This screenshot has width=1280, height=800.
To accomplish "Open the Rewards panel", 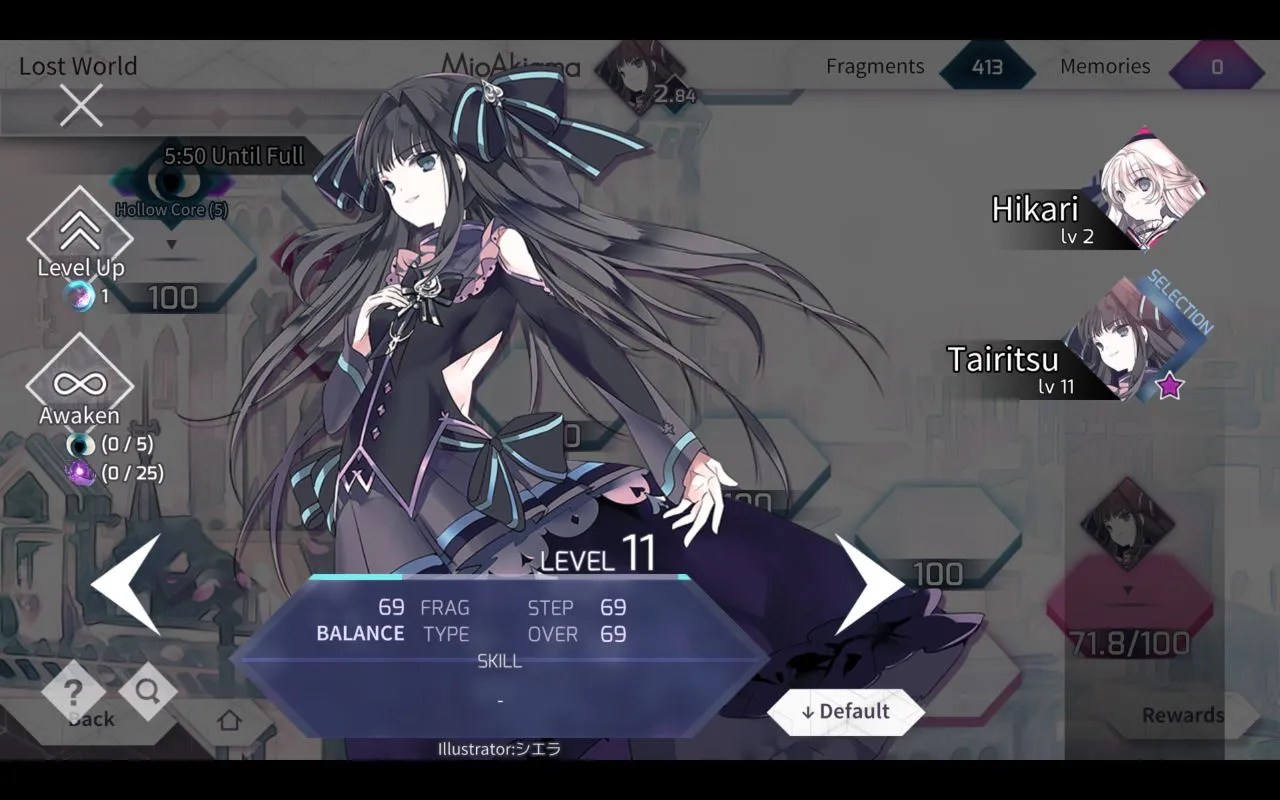I will point(1183,714).
